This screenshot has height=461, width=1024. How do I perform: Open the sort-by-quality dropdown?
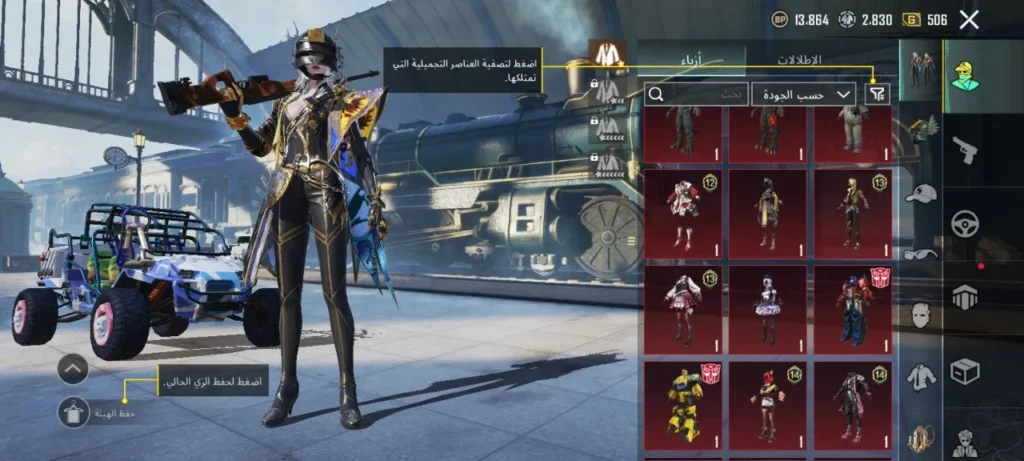coord(803,94)
